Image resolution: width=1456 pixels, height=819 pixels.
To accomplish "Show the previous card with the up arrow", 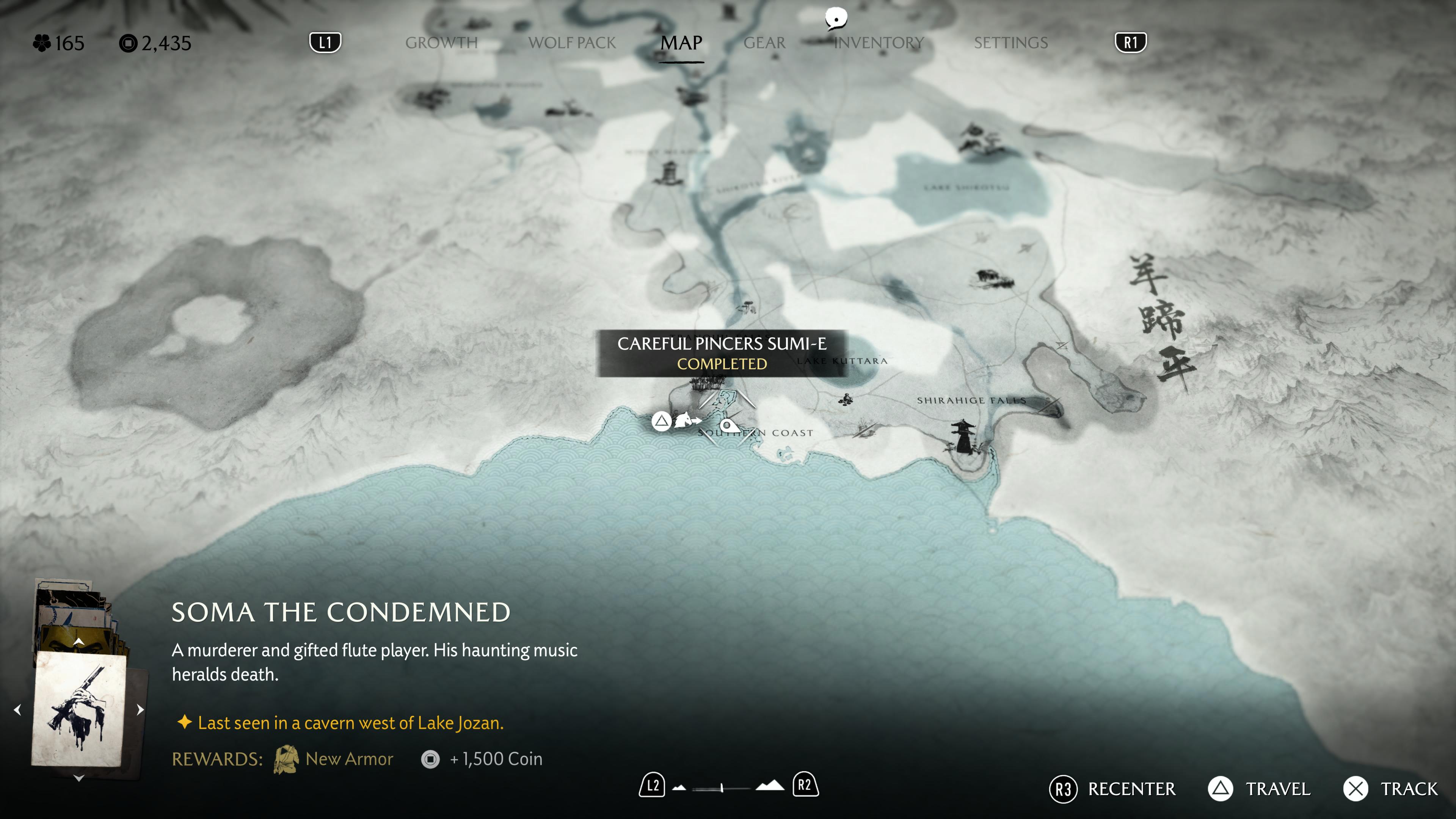I will tap(79, 642).
